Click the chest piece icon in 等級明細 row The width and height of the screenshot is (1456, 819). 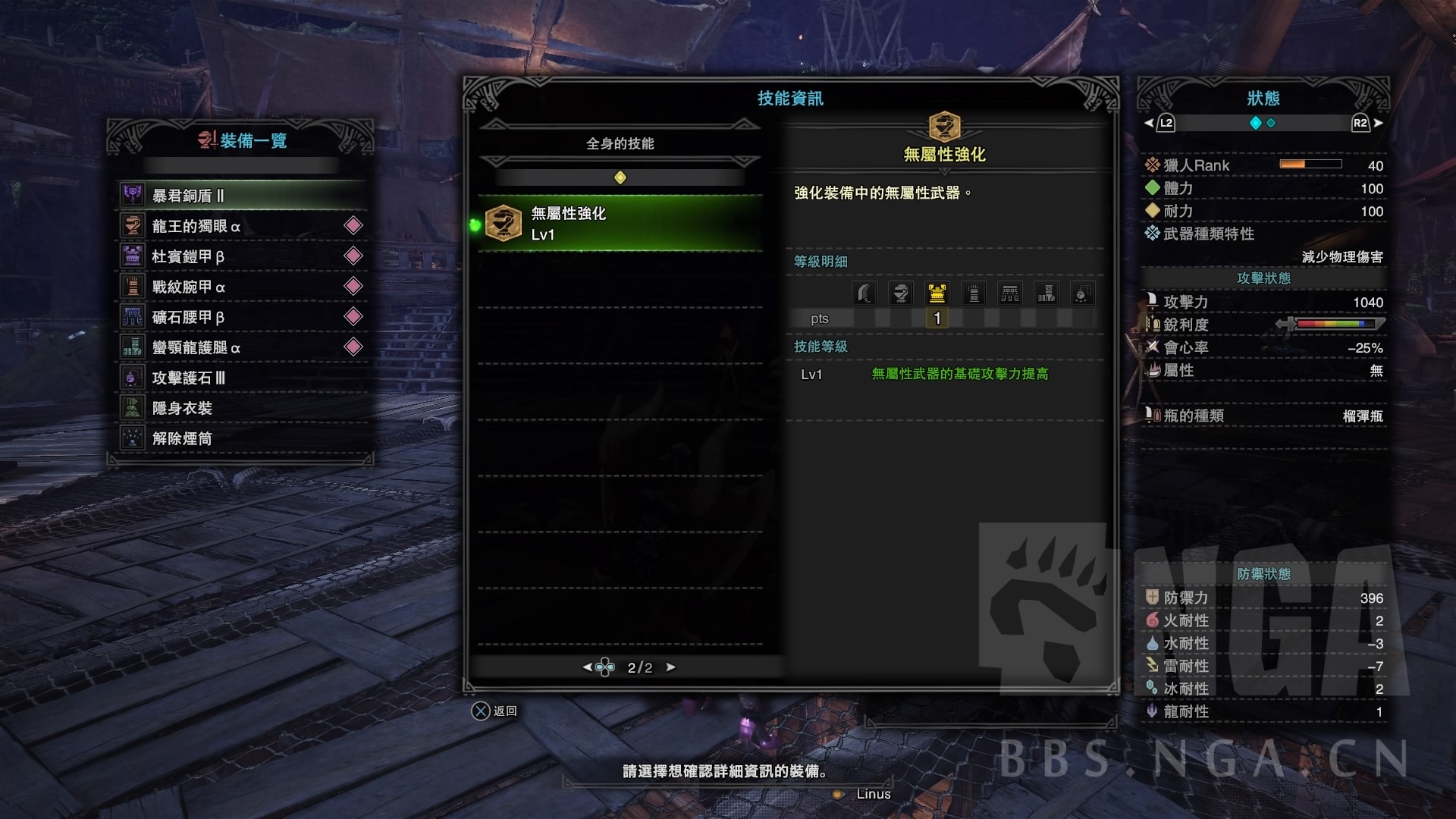(x=937, y=293)
